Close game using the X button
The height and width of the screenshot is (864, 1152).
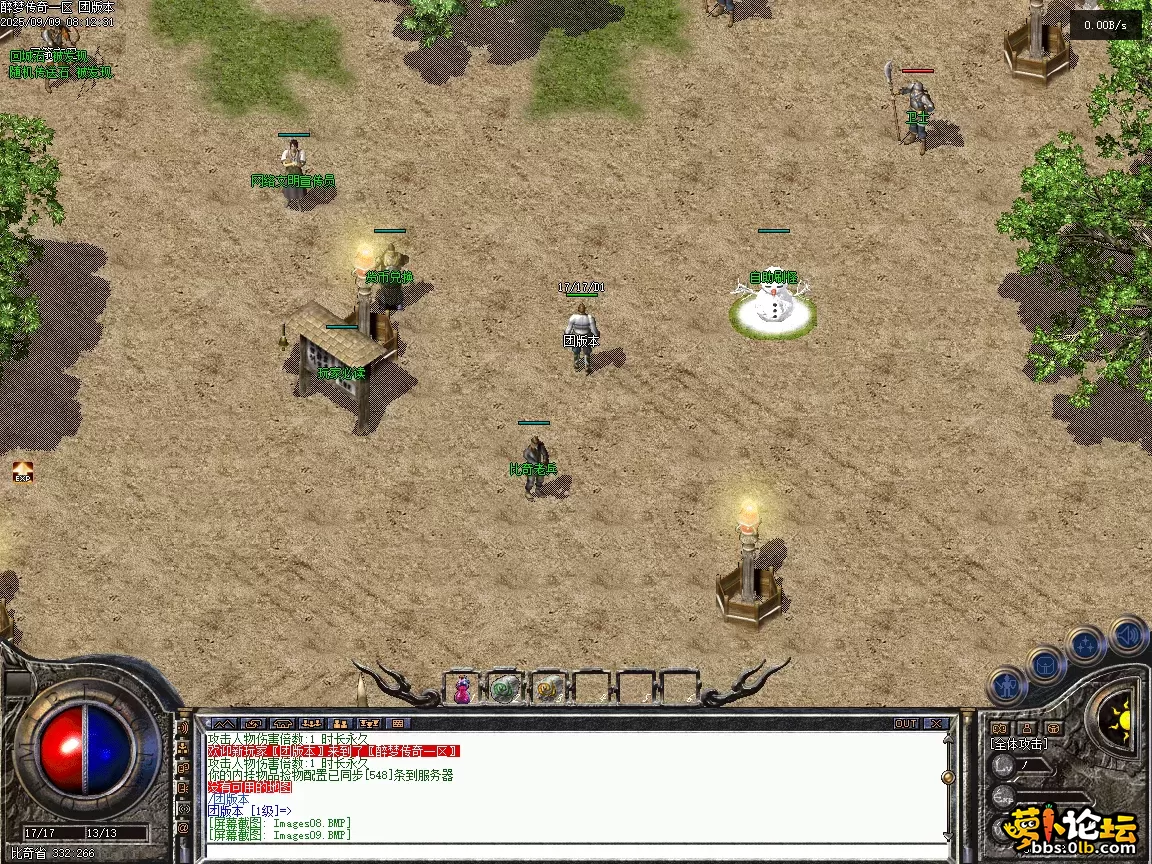pyautogui.click(x=935, y=723)
